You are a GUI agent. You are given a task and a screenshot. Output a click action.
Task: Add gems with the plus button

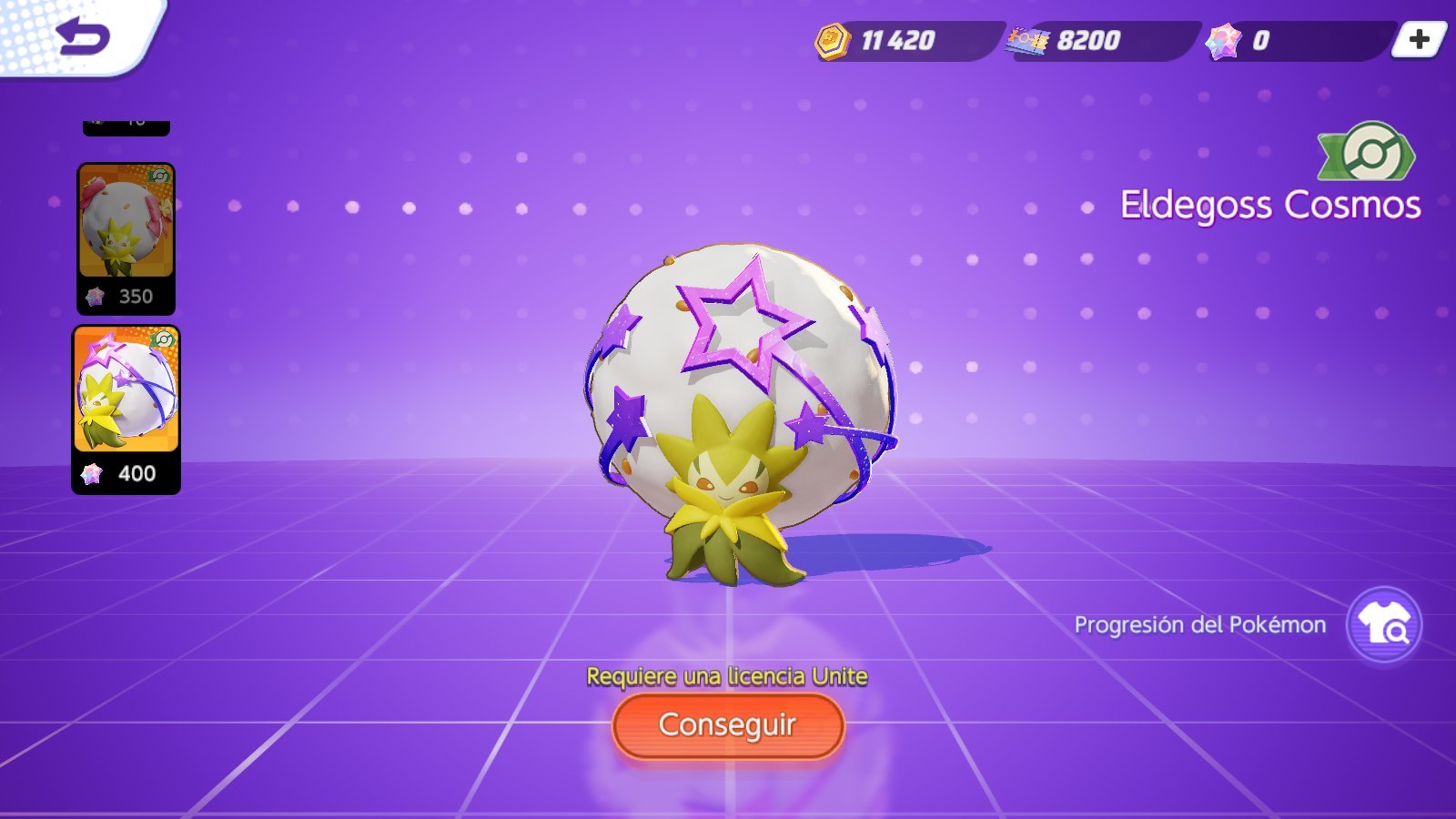point(1418,39)
